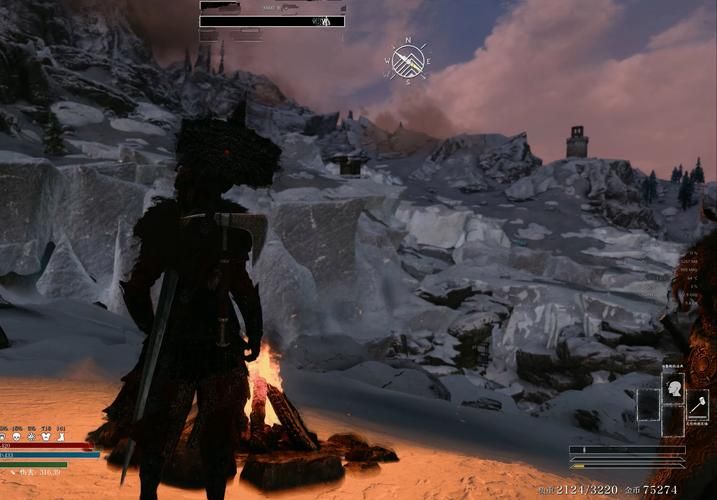Click the snowflake cold status icon
This screenshot has width=717, height=500.
tap(32, 437)
